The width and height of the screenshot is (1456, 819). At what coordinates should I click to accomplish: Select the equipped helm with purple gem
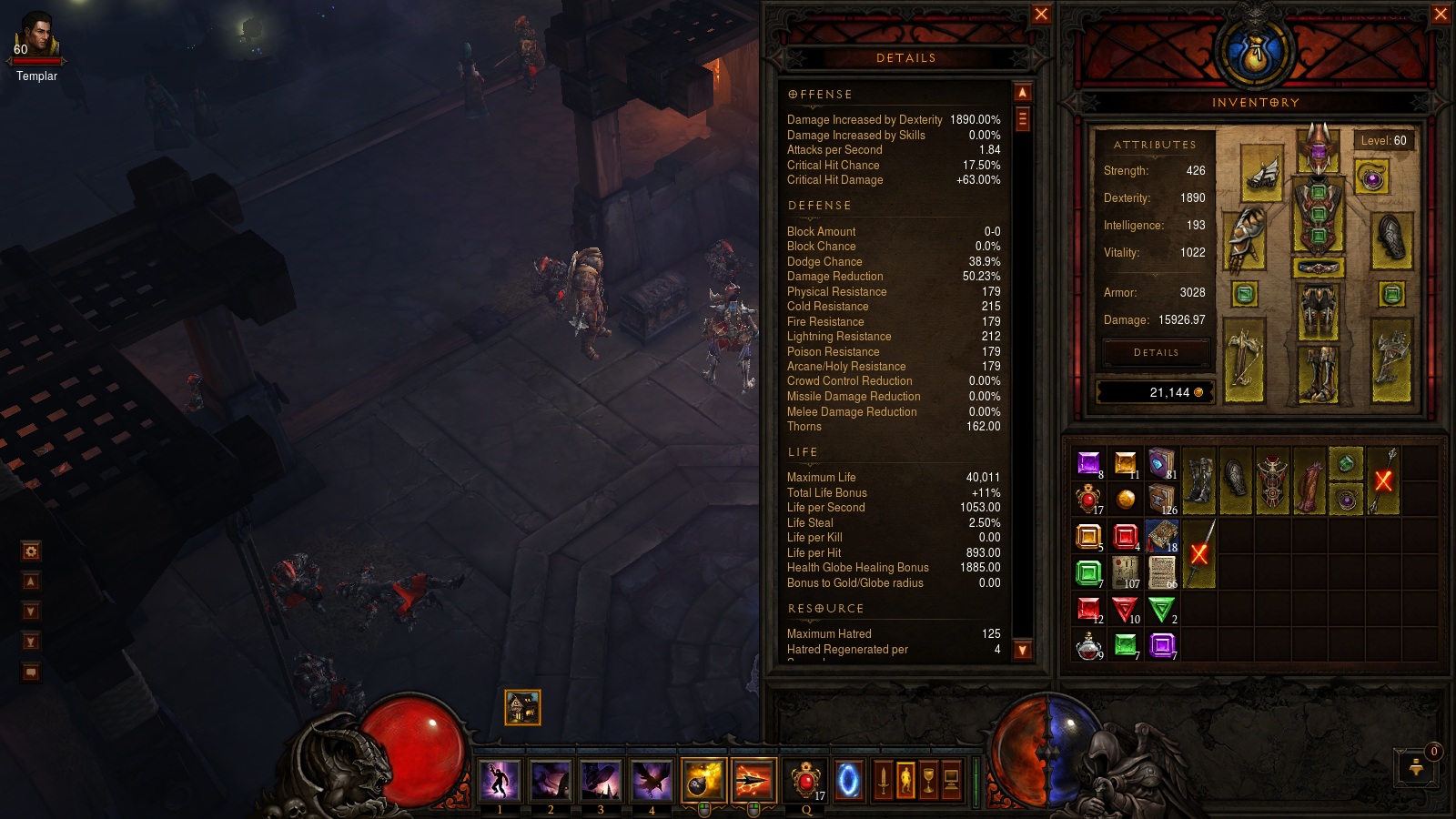pos(1318,148)
